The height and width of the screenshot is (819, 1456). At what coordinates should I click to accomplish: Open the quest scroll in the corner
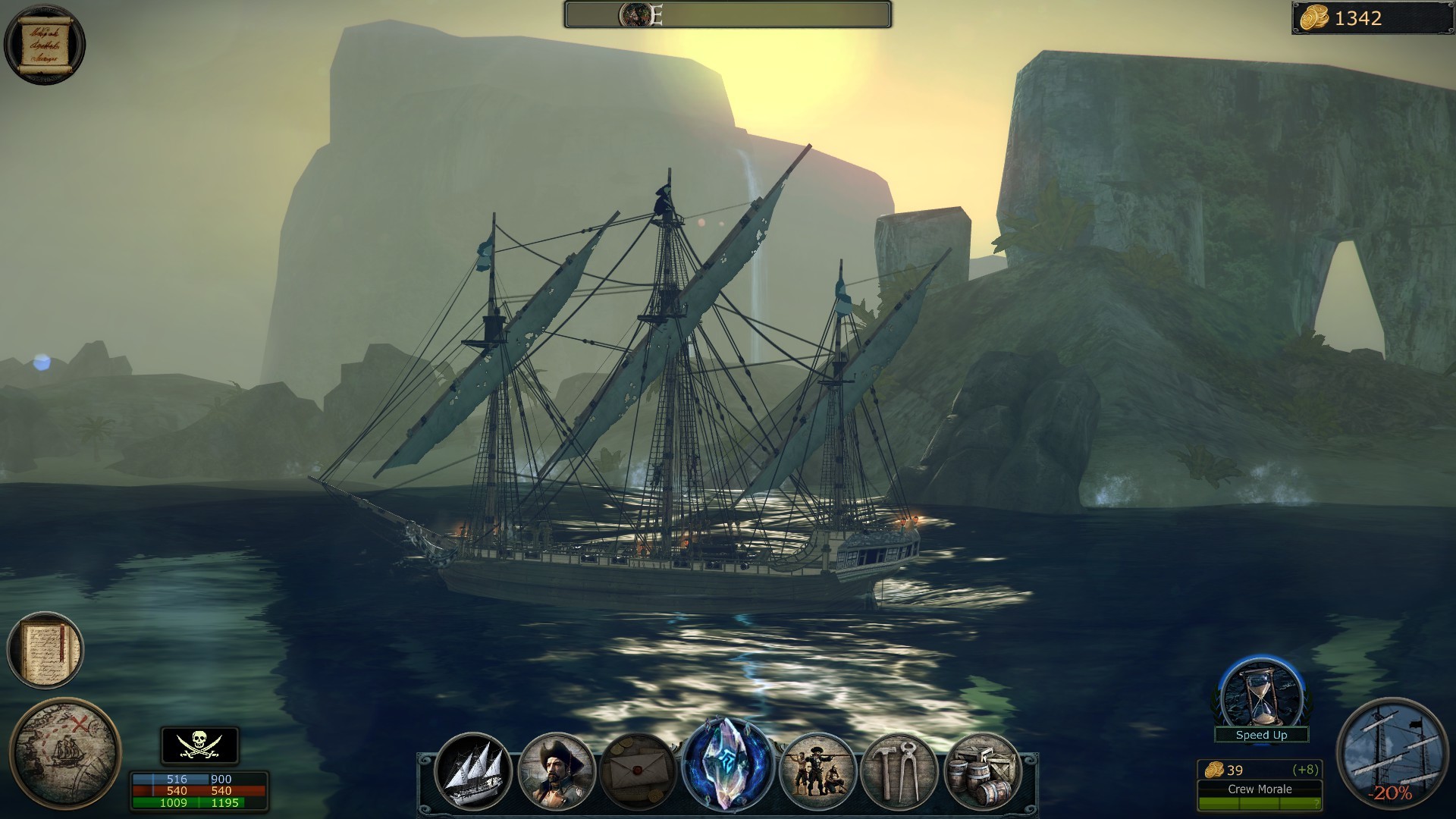[x=44, y=43]
